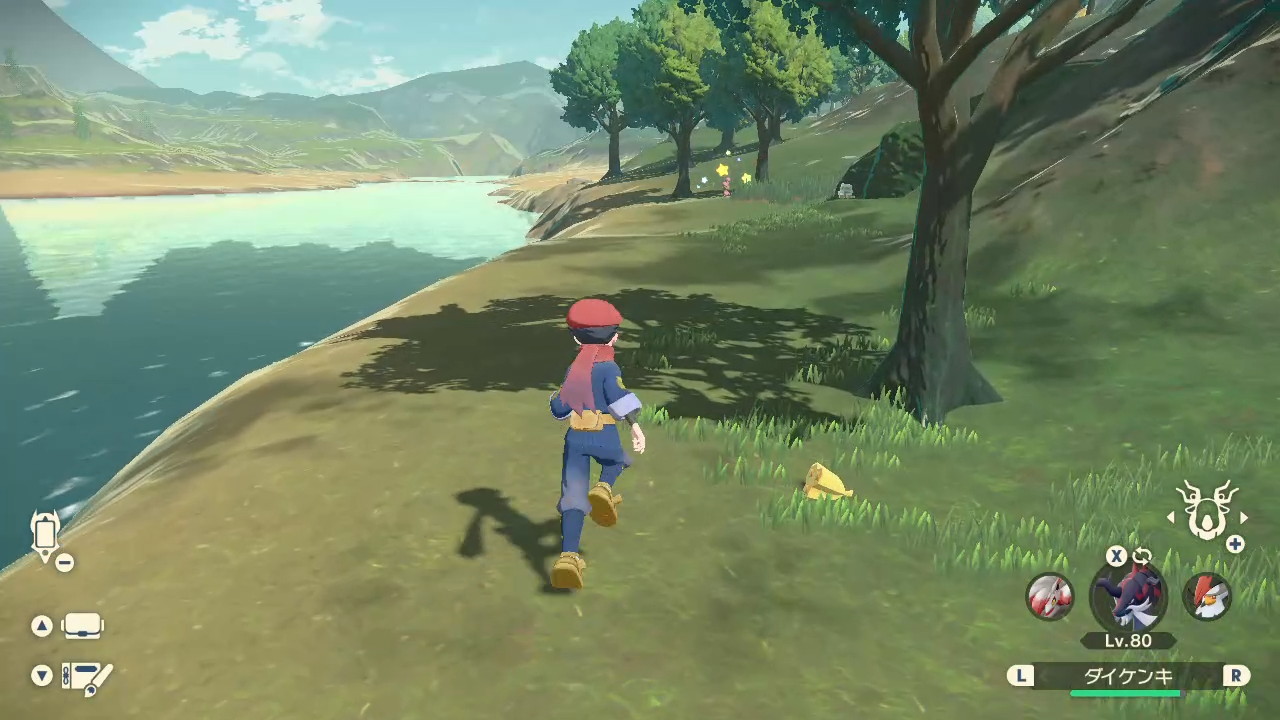
Task: Toggle the satchel open with the up arrow
Action: click(42, 625)
